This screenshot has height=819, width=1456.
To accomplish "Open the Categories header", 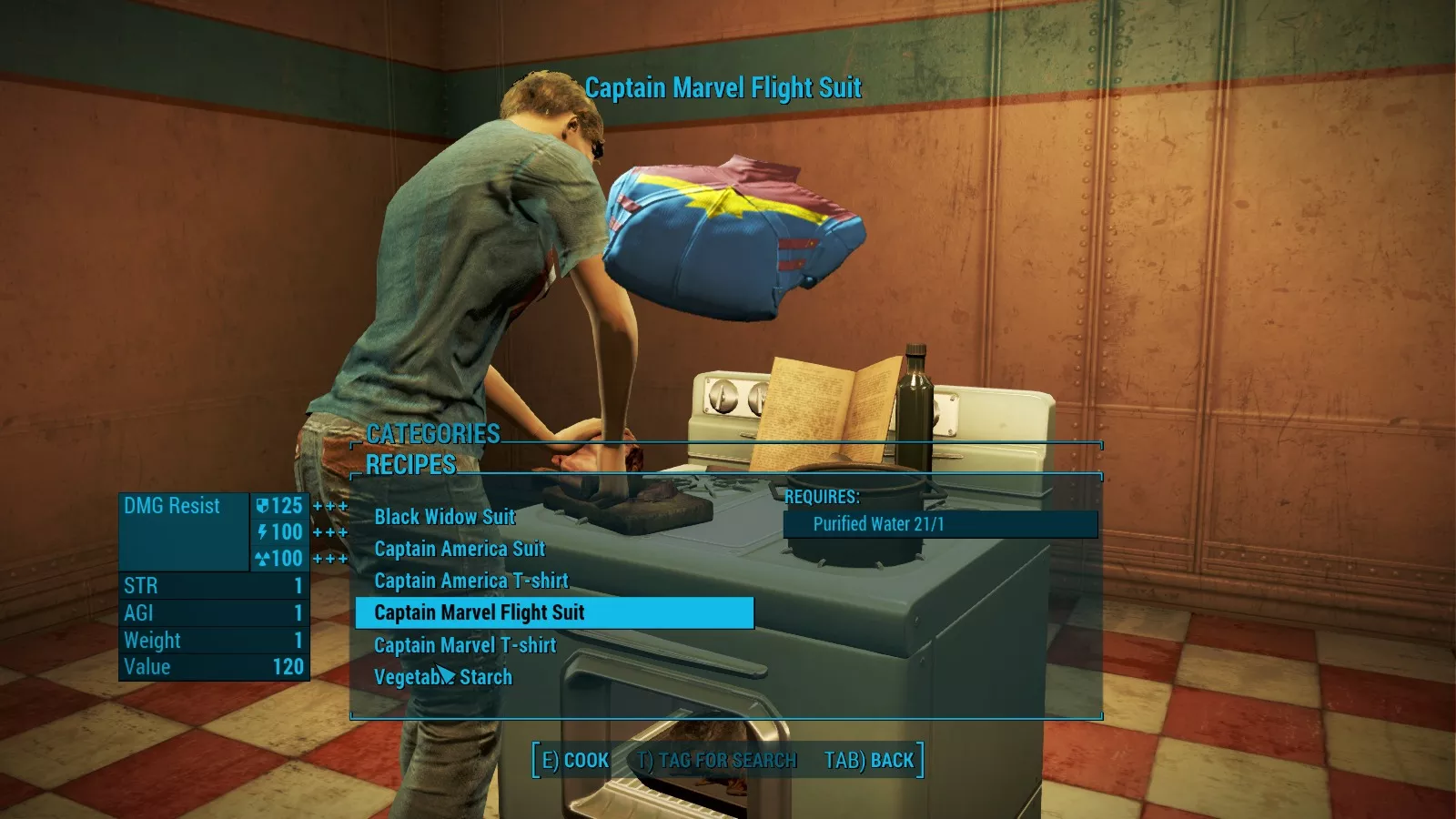I will point(433,434).
